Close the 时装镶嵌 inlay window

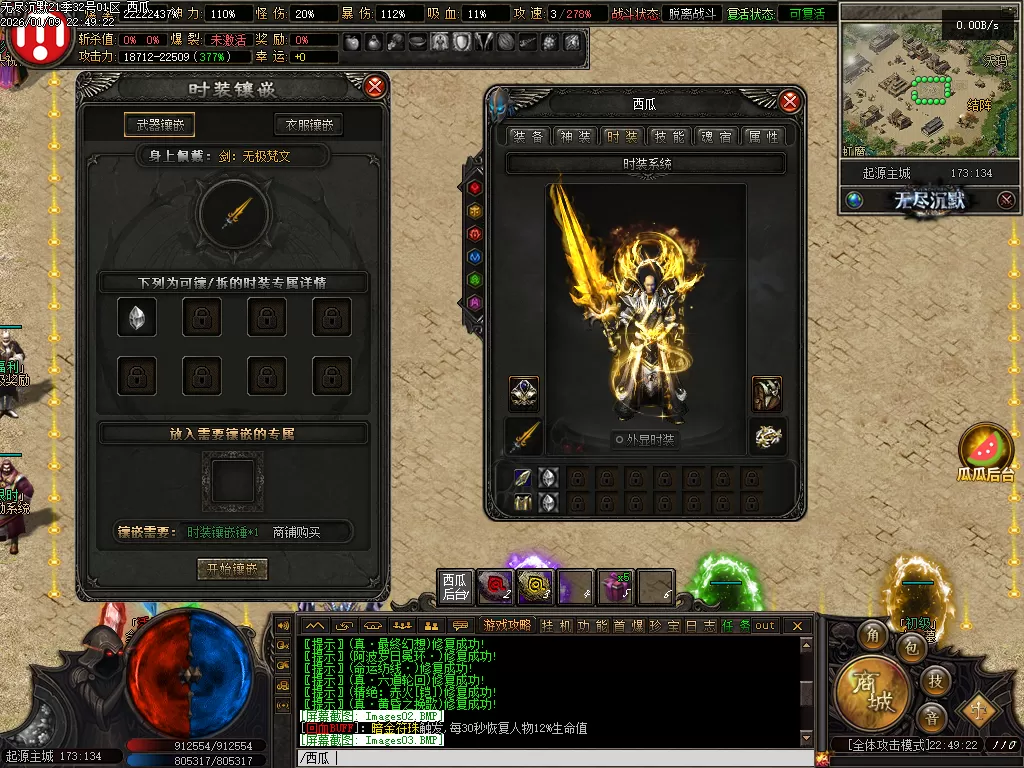(x=375, y=87)
